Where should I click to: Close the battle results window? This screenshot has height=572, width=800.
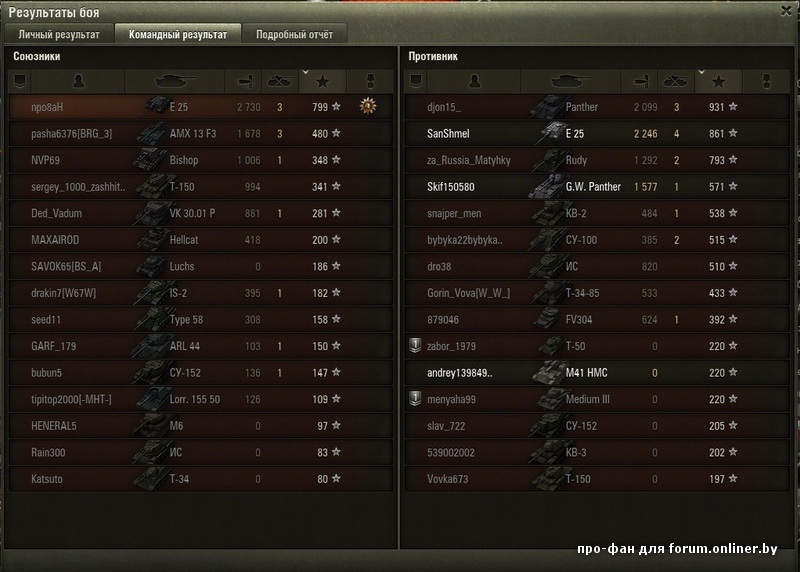pos(783,10)
